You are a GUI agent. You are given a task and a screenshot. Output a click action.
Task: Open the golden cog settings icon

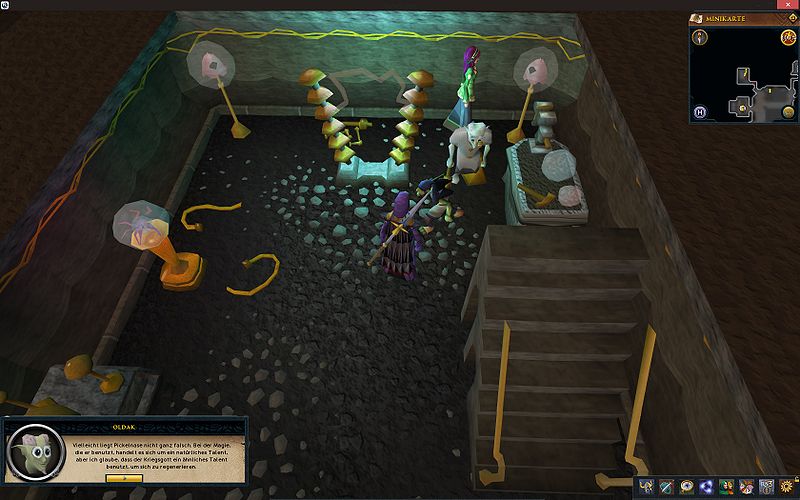click(x=787, y=487)
